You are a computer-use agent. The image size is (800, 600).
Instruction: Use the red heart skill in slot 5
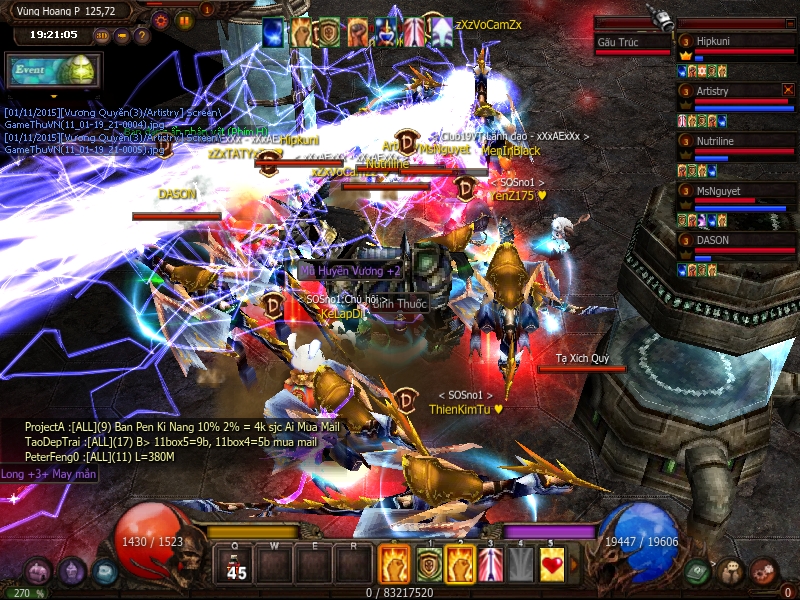click(x=552, y=565)
